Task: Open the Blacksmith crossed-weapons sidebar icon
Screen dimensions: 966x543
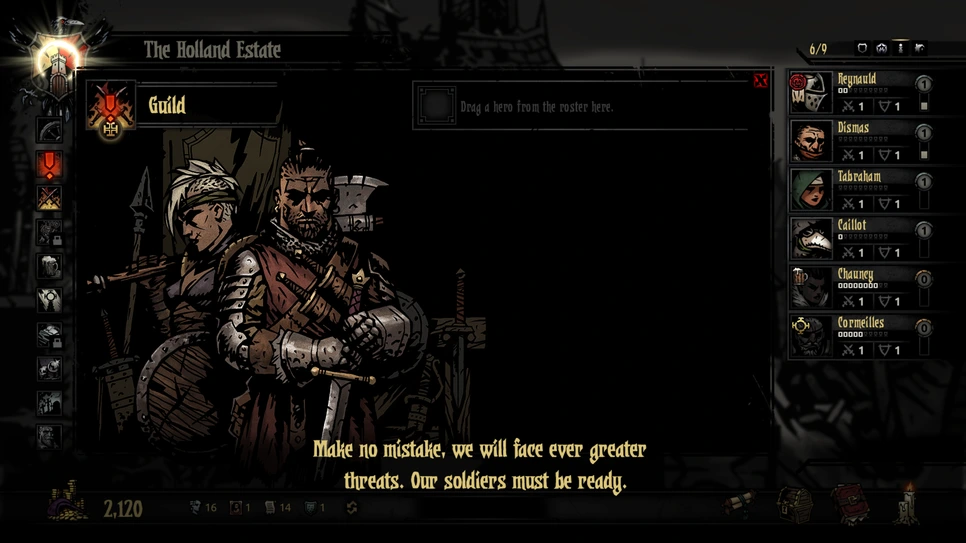Action: coord(49,198)
